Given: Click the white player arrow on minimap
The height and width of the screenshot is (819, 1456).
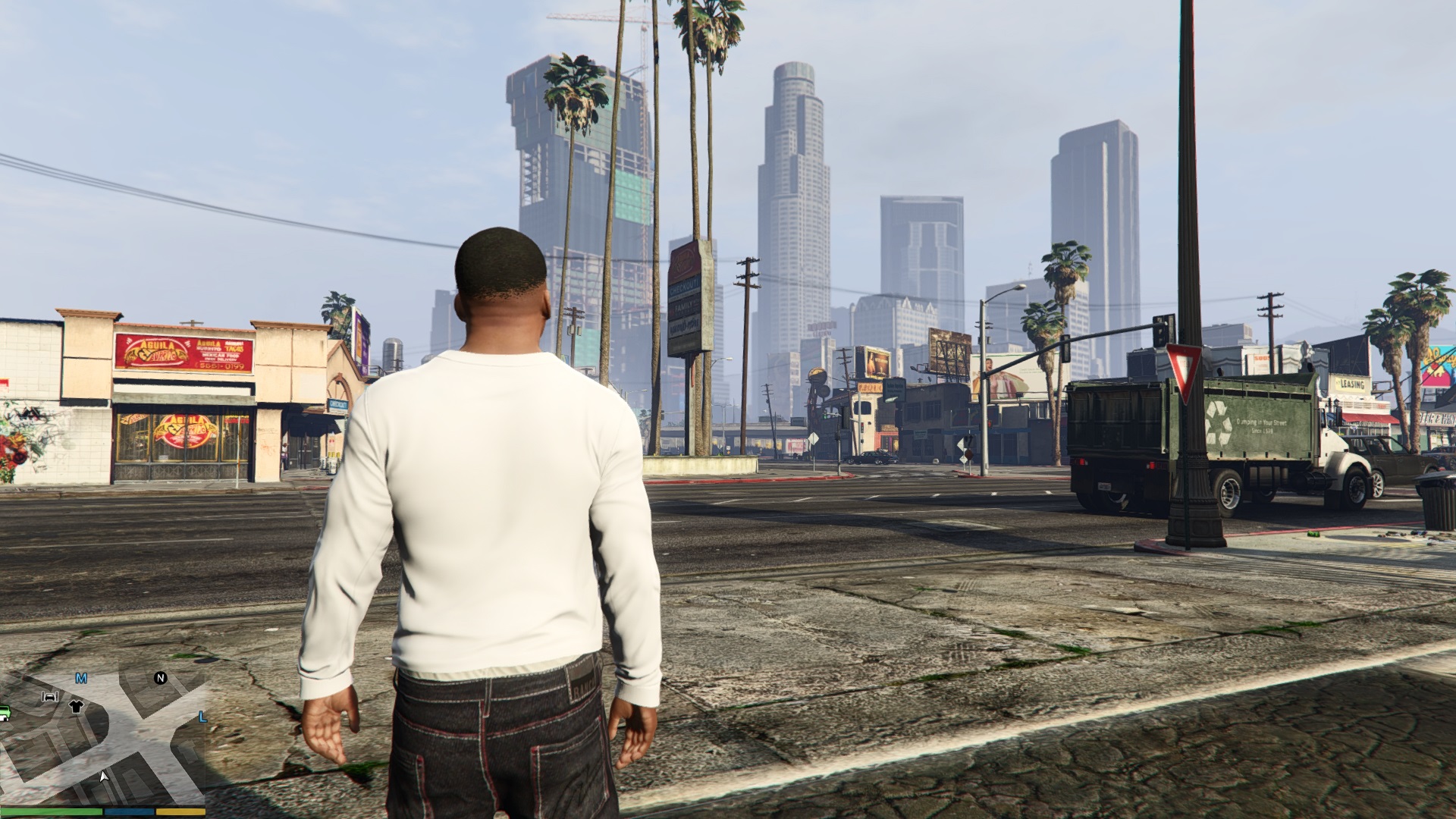Looking at the screenshot, I should (x=104, y=777).
